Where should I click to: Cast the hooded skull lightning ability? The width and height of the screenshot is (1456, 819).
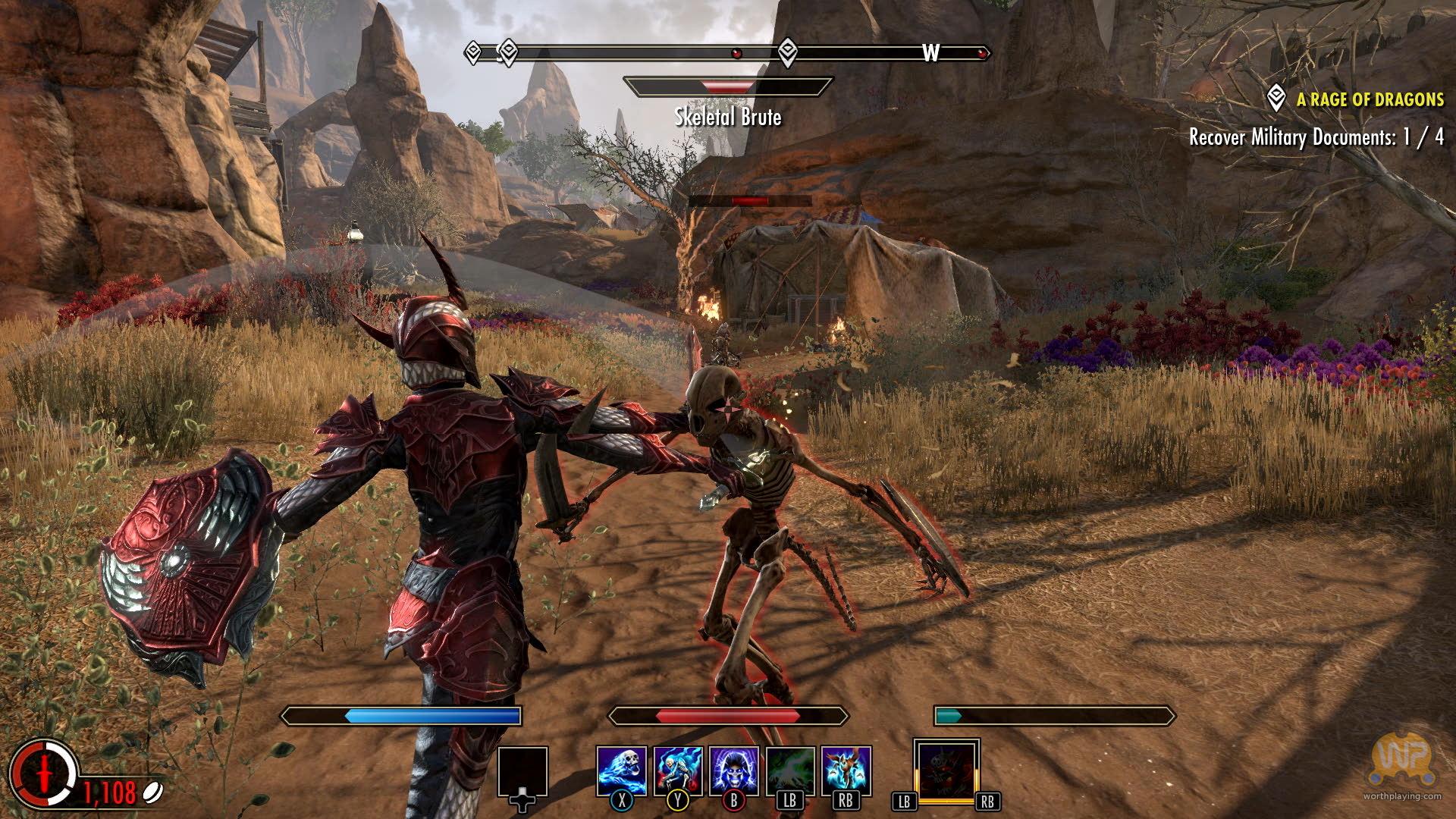click(x=734, y=770)
